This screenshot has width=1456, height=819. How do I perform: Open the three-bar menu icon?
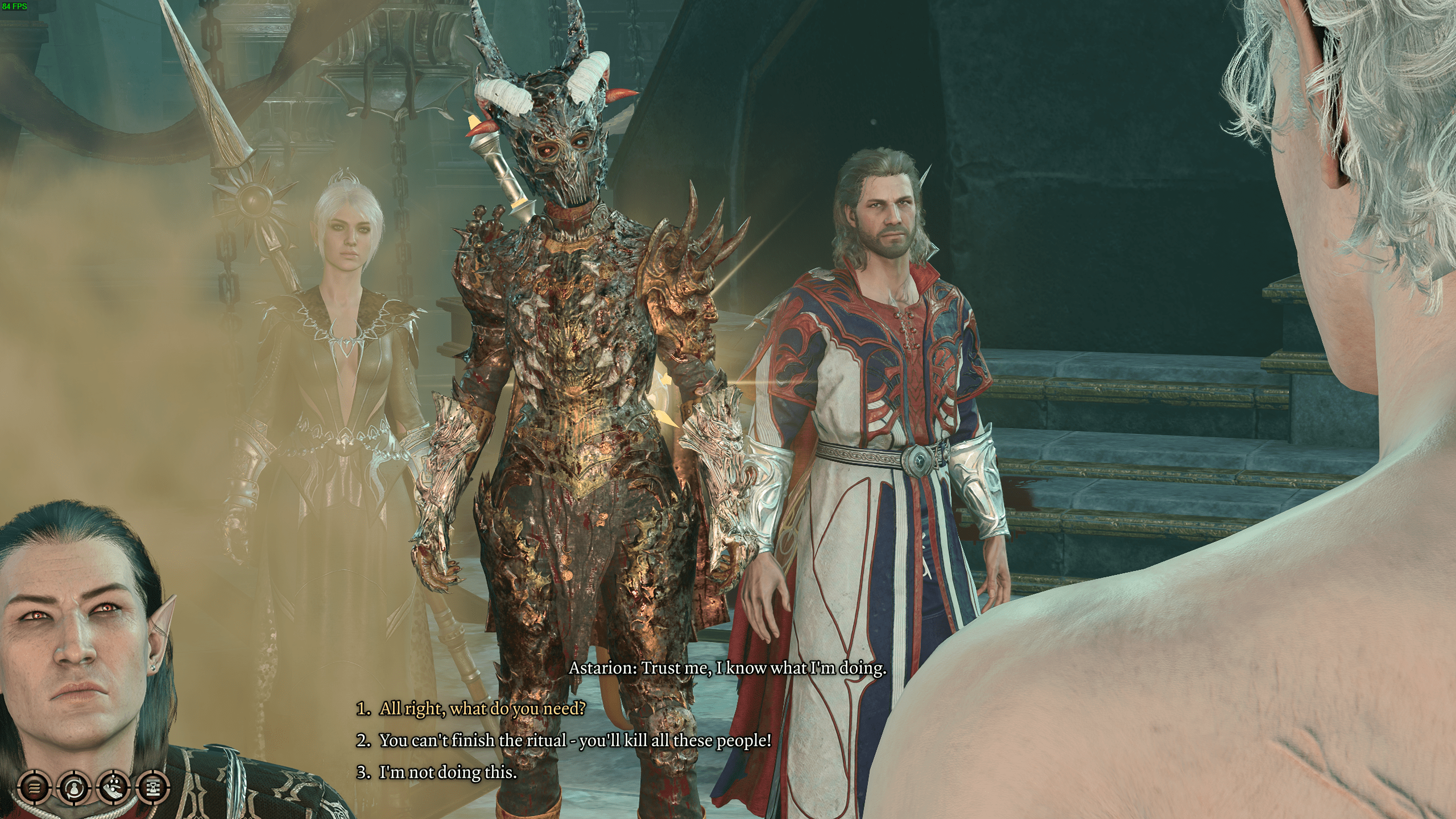[x=34, y=788]
